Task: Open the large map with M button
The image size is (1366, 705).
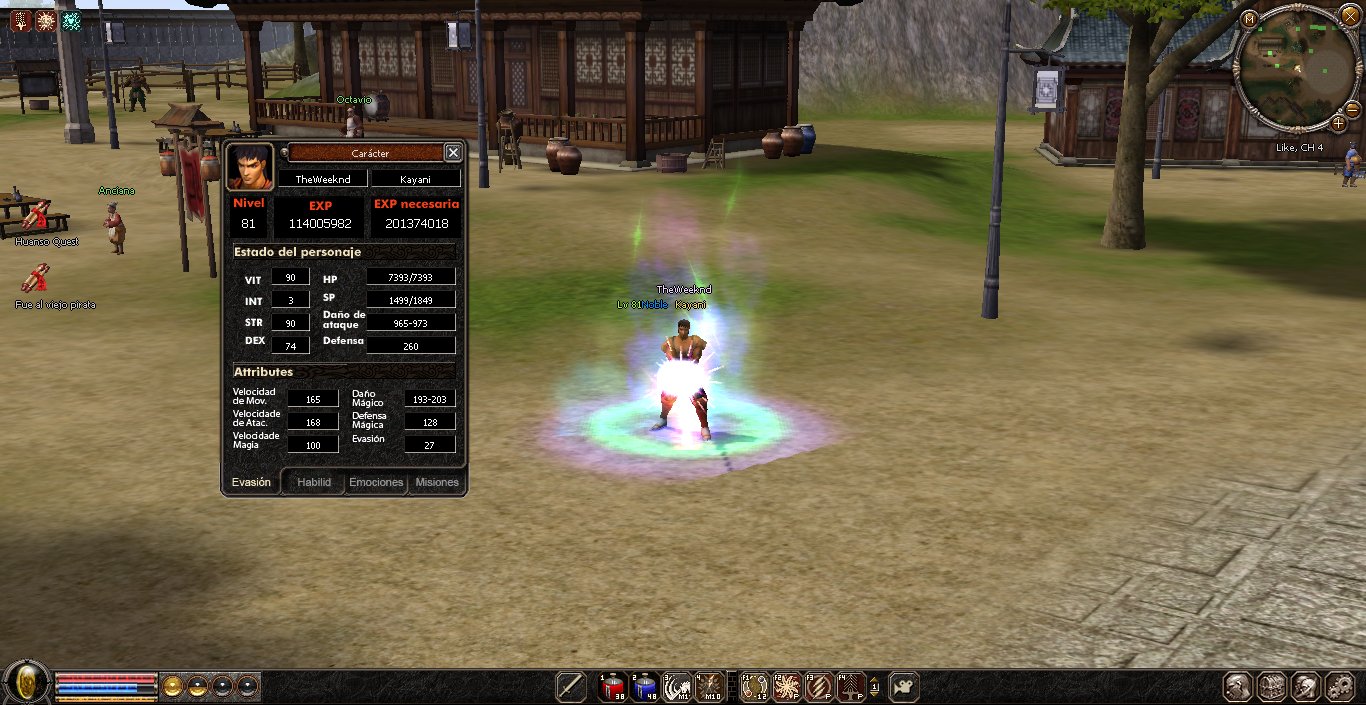Action: click(1249, 18)
